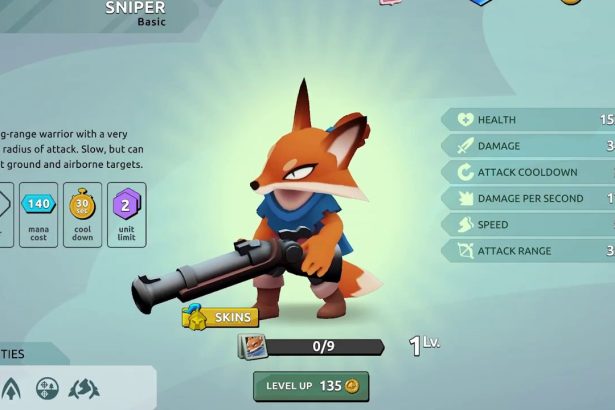Show the Damage Per Second stat row

(x=530, y=198)
